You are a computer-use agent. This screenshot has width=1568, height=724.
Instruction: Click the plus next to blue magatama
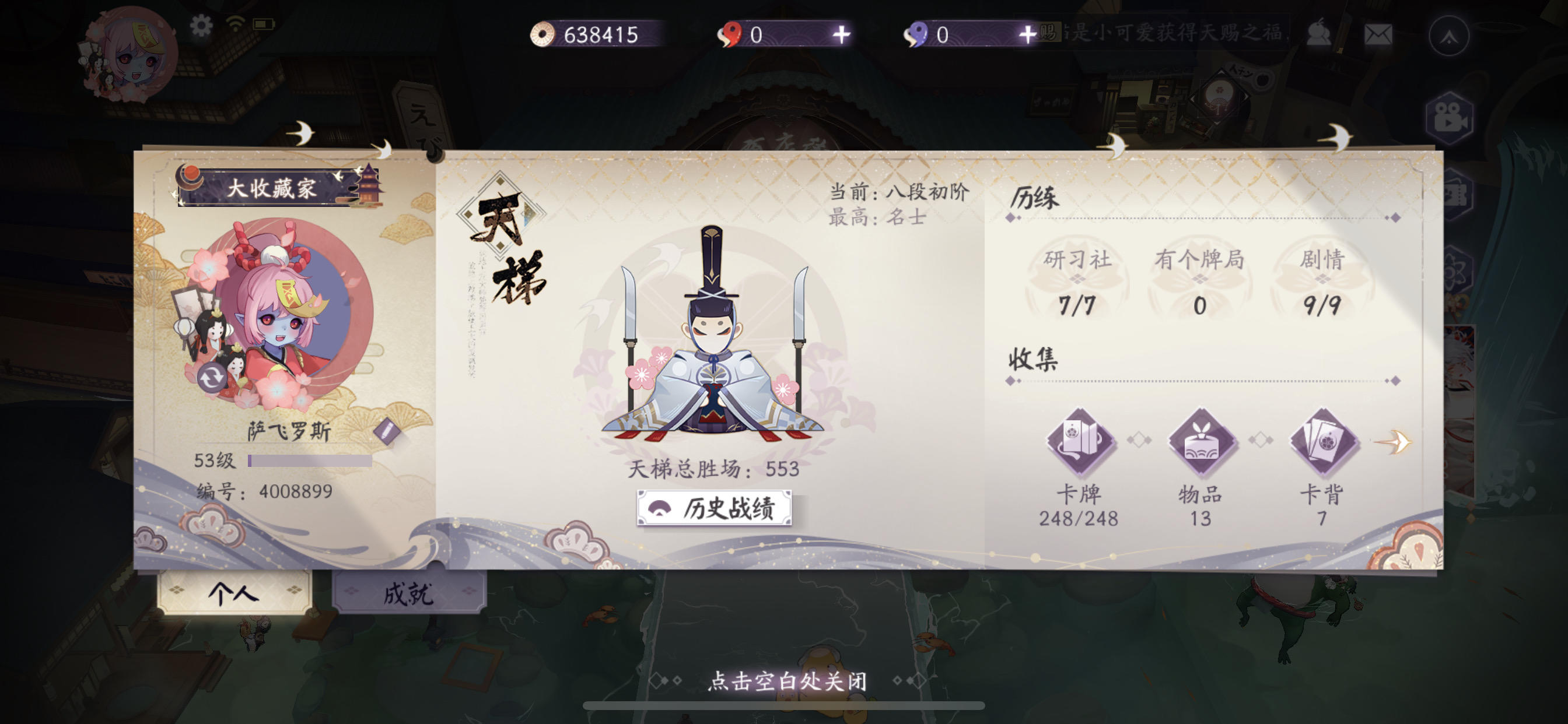1030,34
